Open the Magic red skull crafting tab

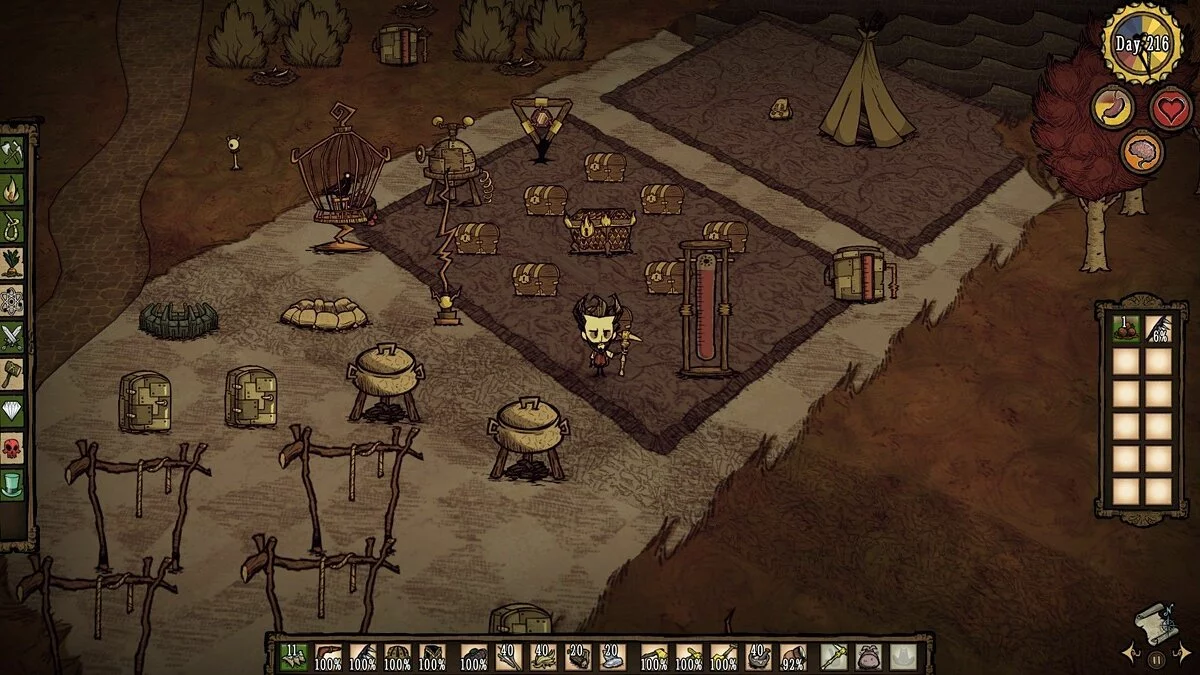click(13, 448)
